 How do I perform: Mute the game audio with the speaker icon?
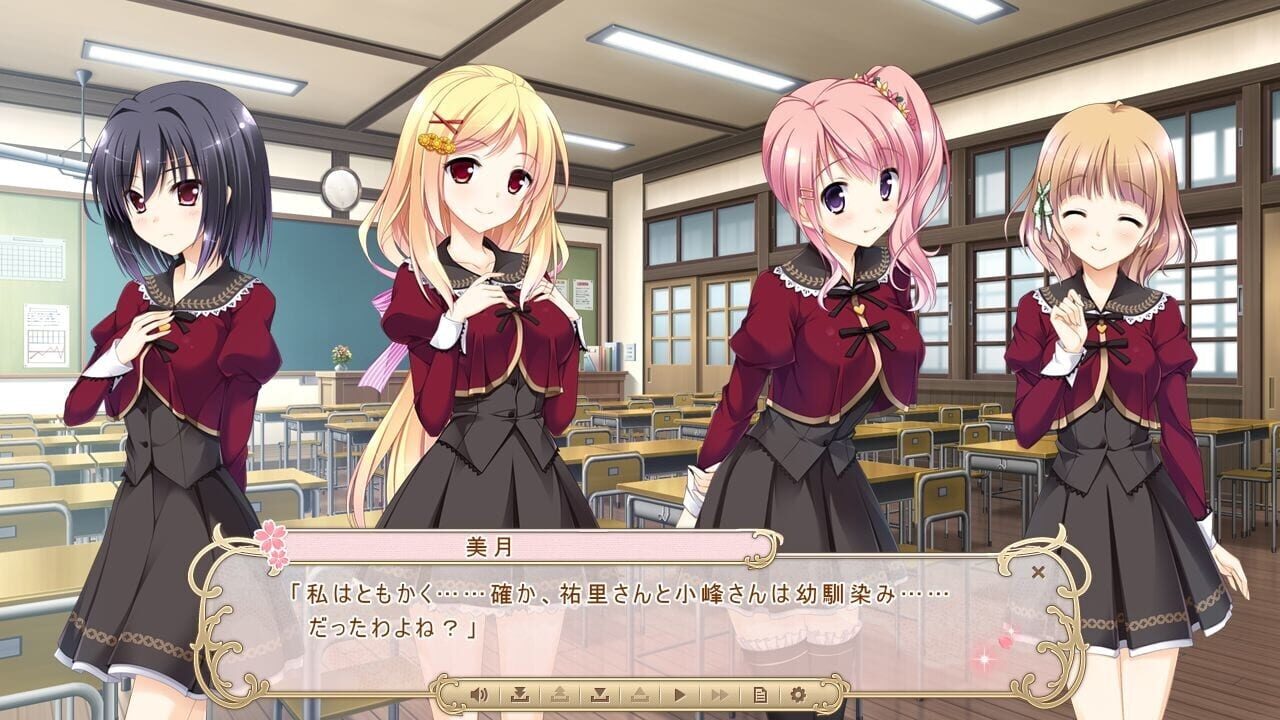[479, 693]
